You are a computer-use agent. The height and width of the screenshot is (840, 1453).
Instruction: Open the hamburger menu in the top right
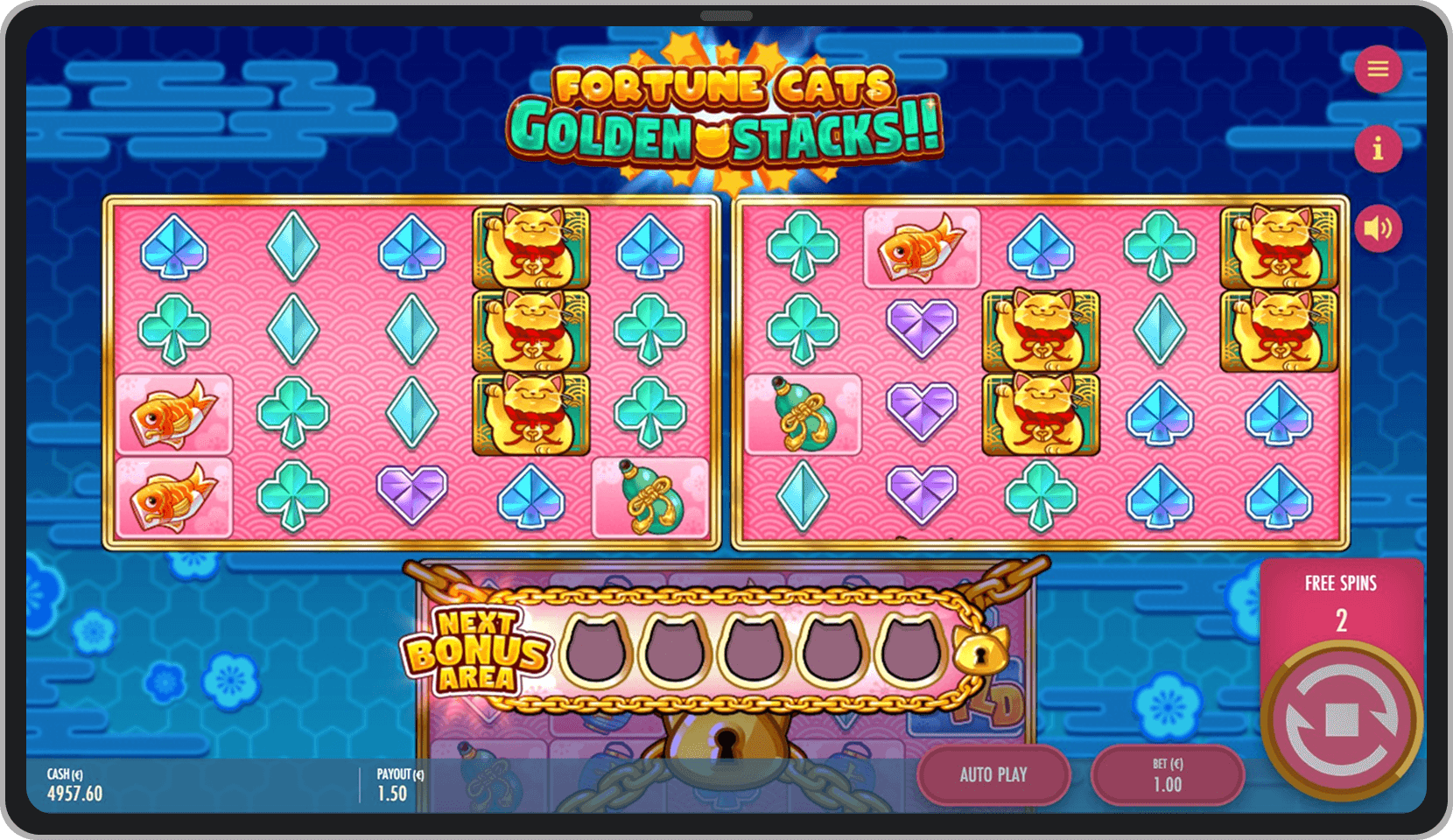1380,69
